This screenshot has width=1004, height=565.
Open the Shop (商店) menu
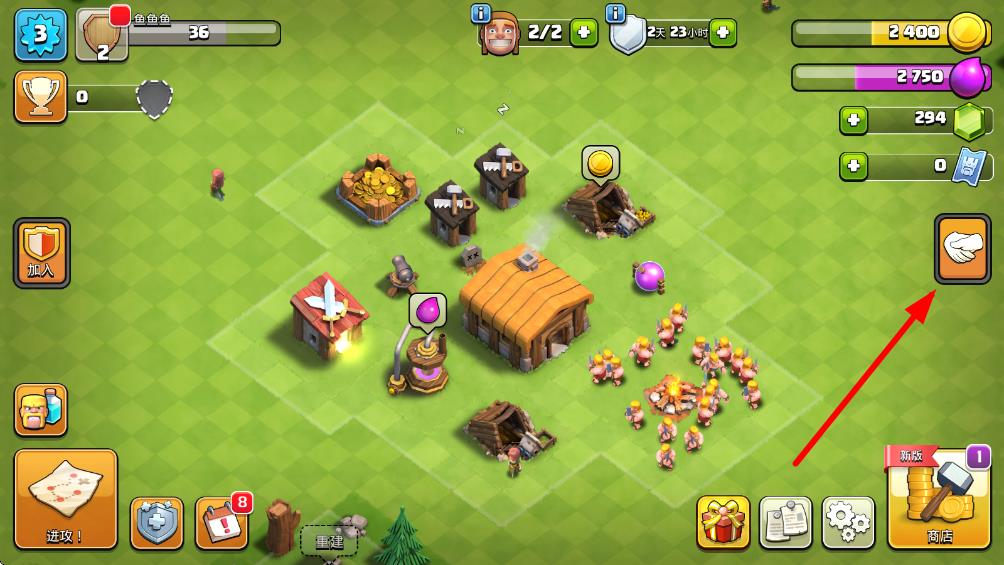click(x=939, y=499)
